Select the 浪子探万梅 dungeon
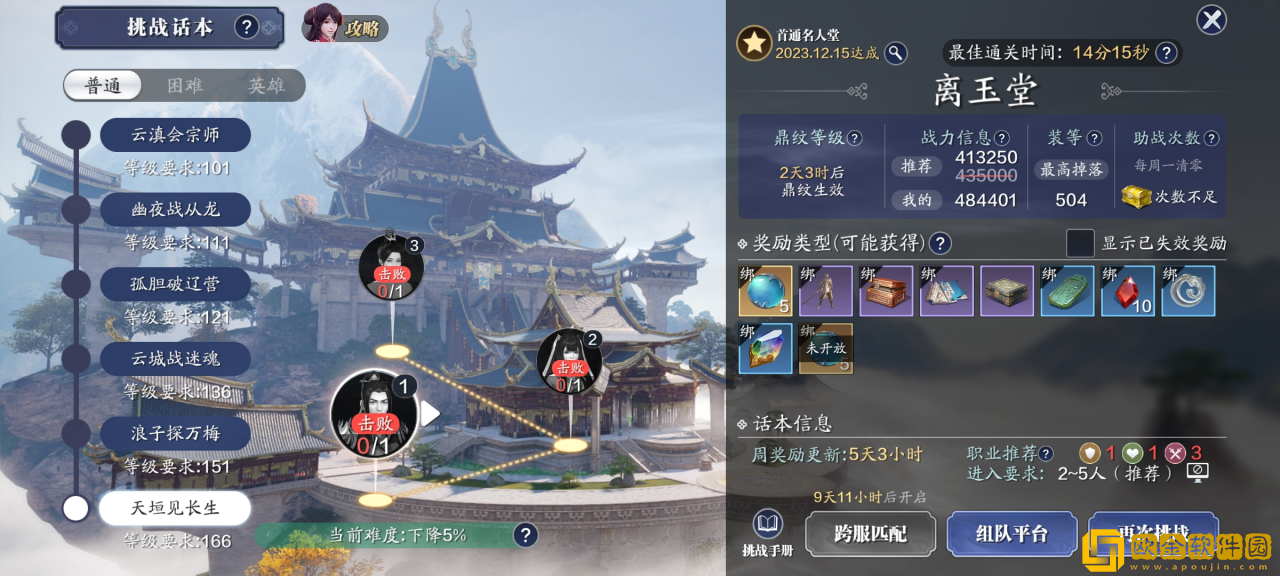 [175, 433]
